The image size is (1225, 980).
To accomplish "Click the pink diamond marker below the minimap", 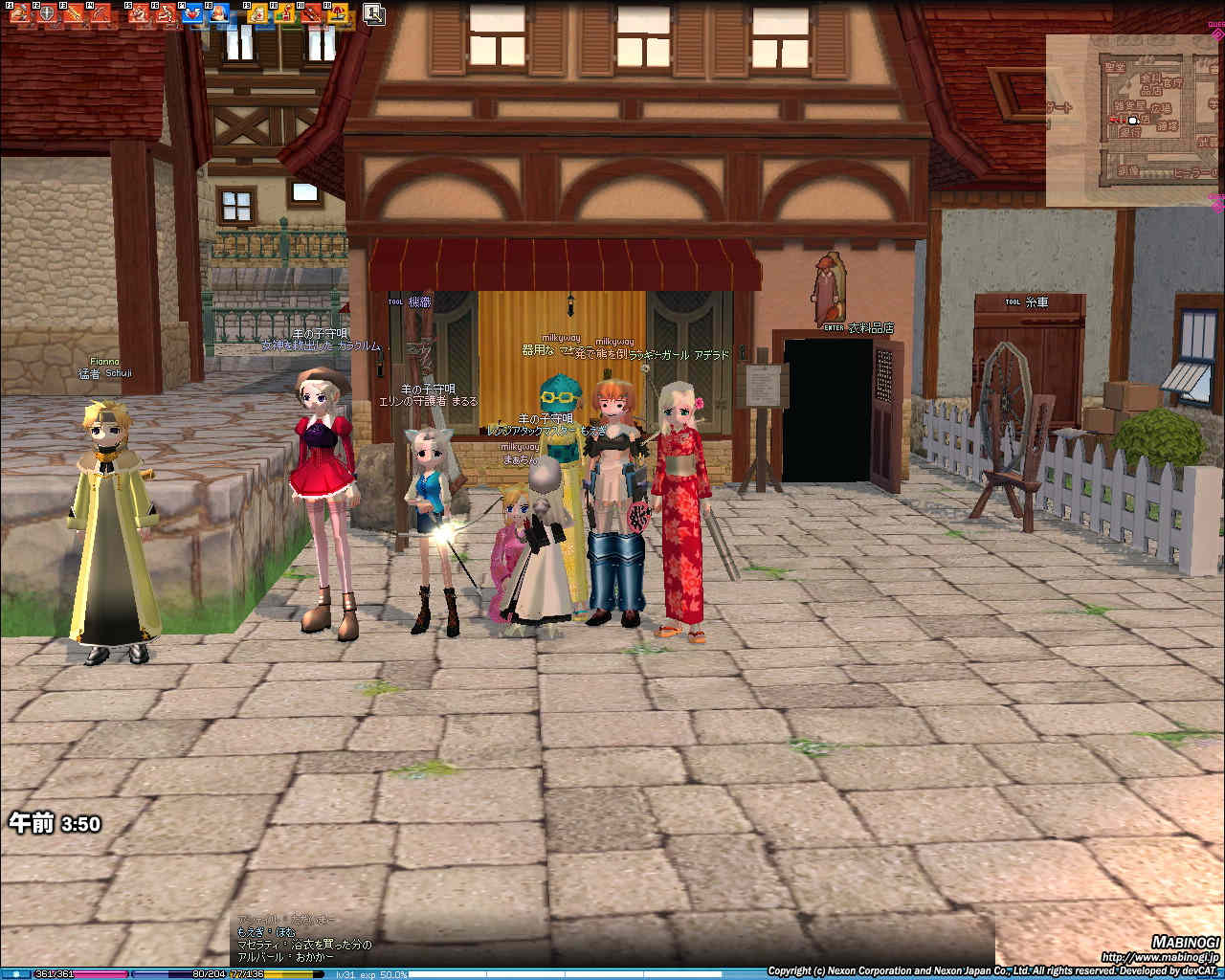I will tap(1217, 203).
